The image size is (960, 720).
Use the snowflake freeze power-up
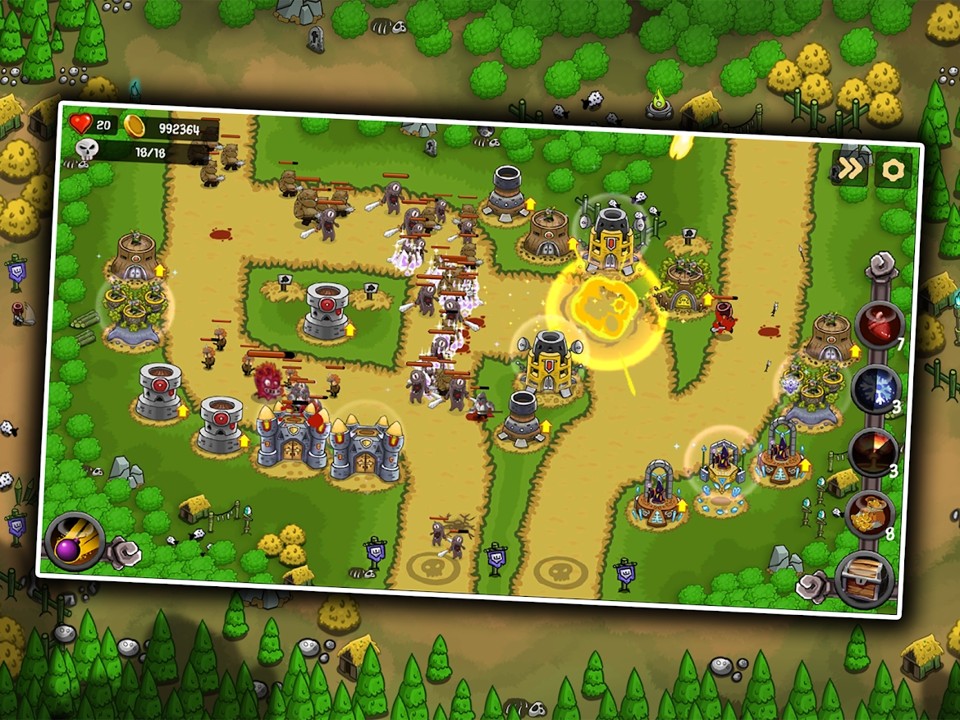[x=876, y=388]
